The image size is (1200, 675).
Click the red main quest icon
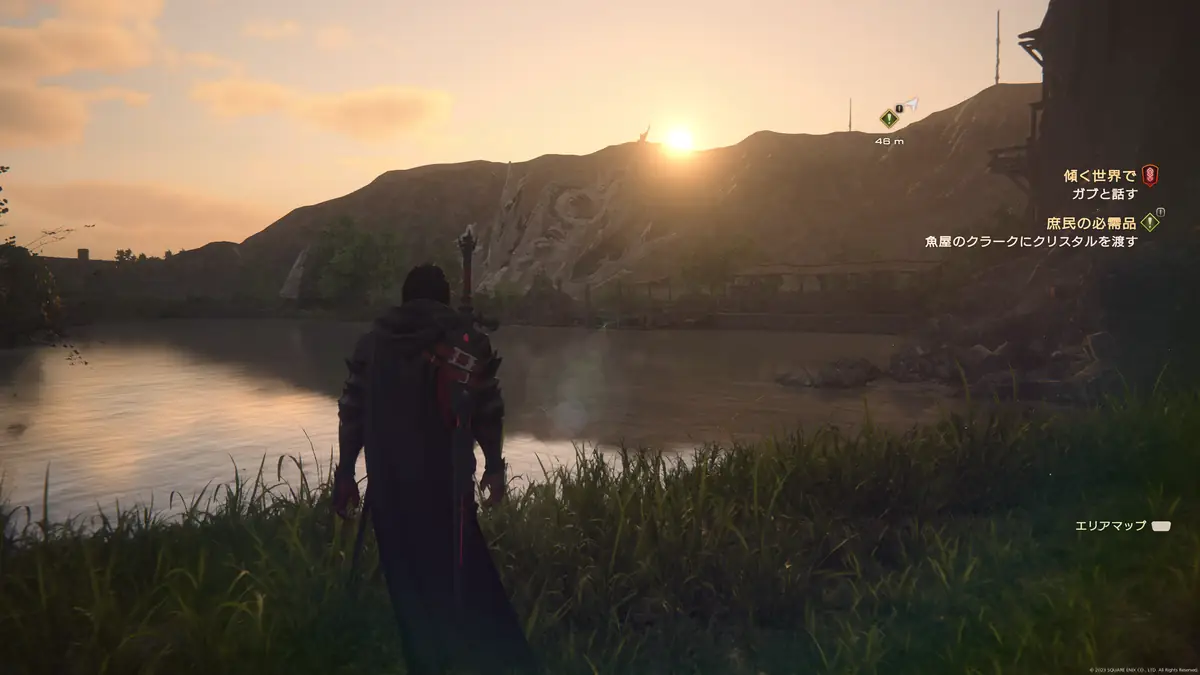pos(1150,175)
